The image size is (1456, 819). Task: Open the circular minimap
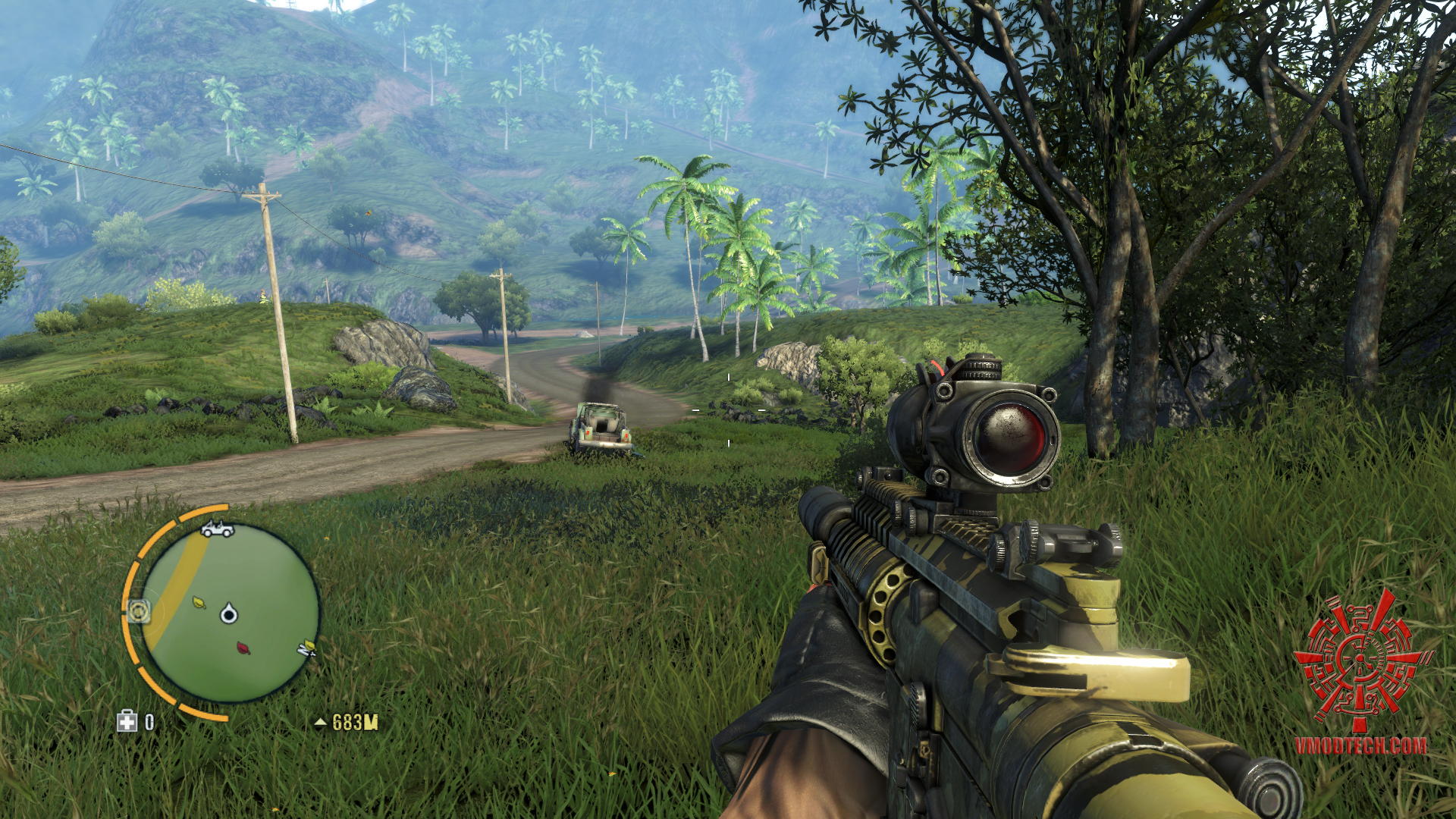pyautogui.click(x=229, y=612)
